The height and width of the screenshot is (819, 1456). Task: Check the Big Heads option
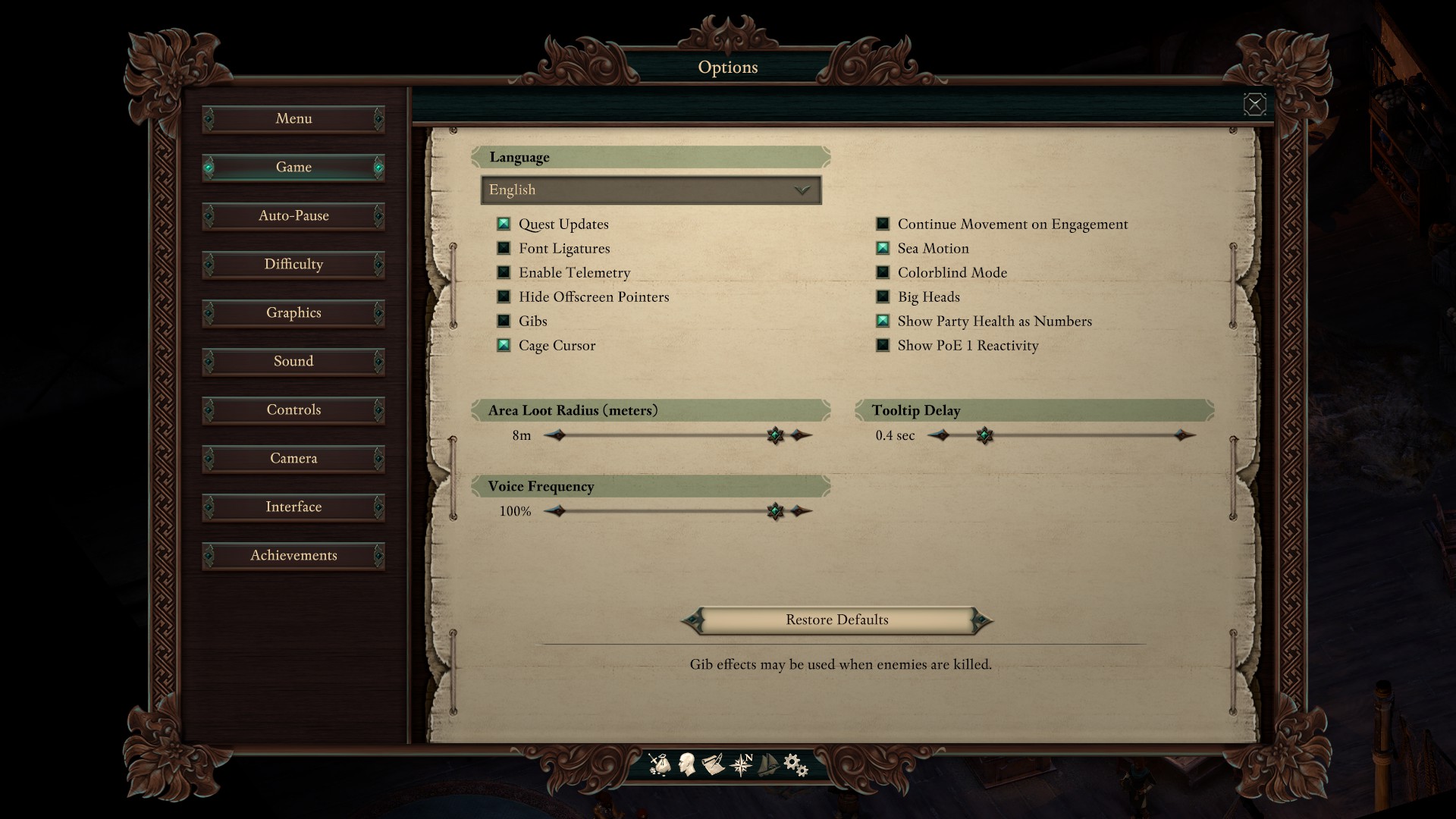click(x=883, y=297)
